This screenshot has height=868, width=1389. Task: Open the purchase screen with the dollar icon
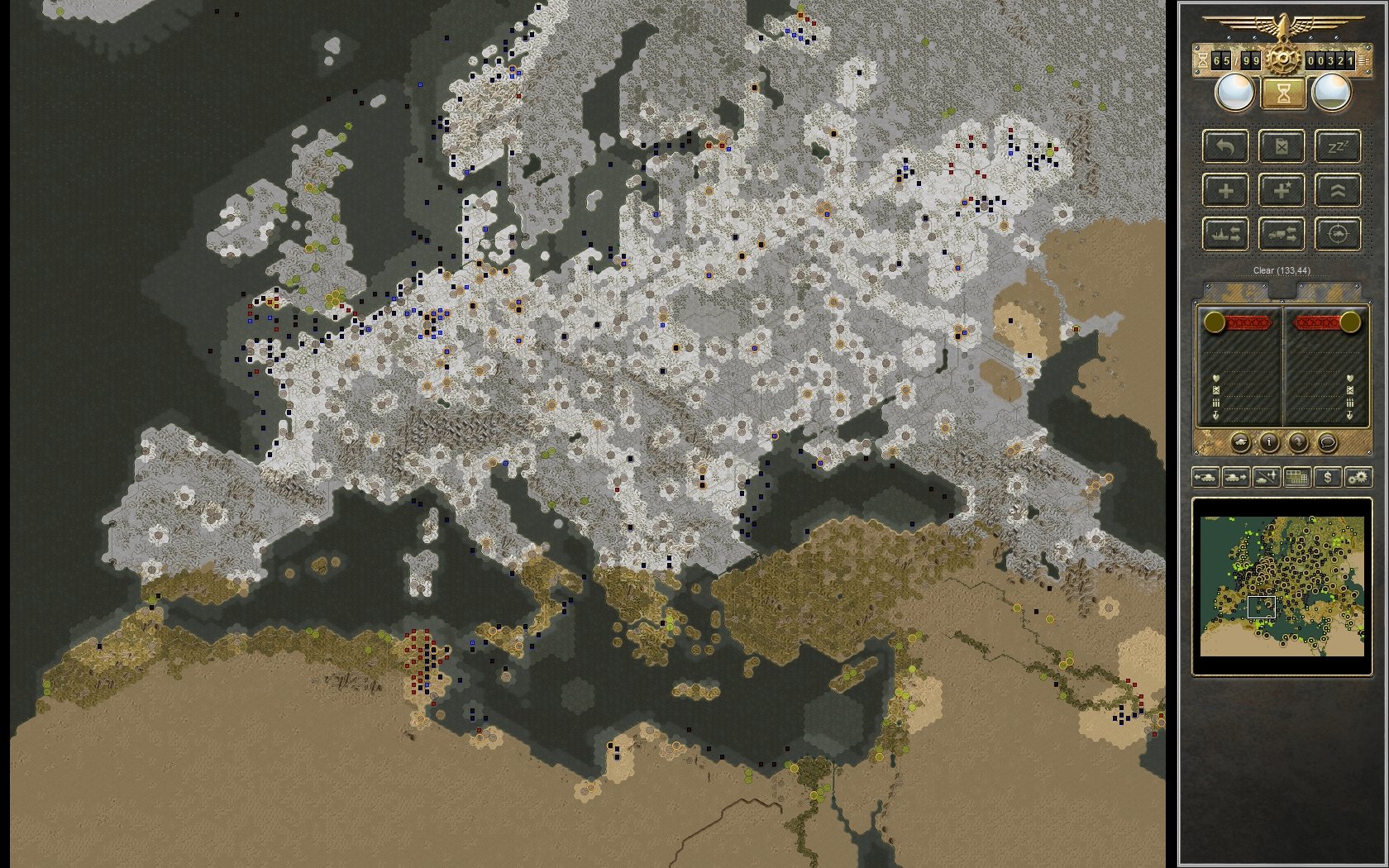click(x=1328, y=477)
